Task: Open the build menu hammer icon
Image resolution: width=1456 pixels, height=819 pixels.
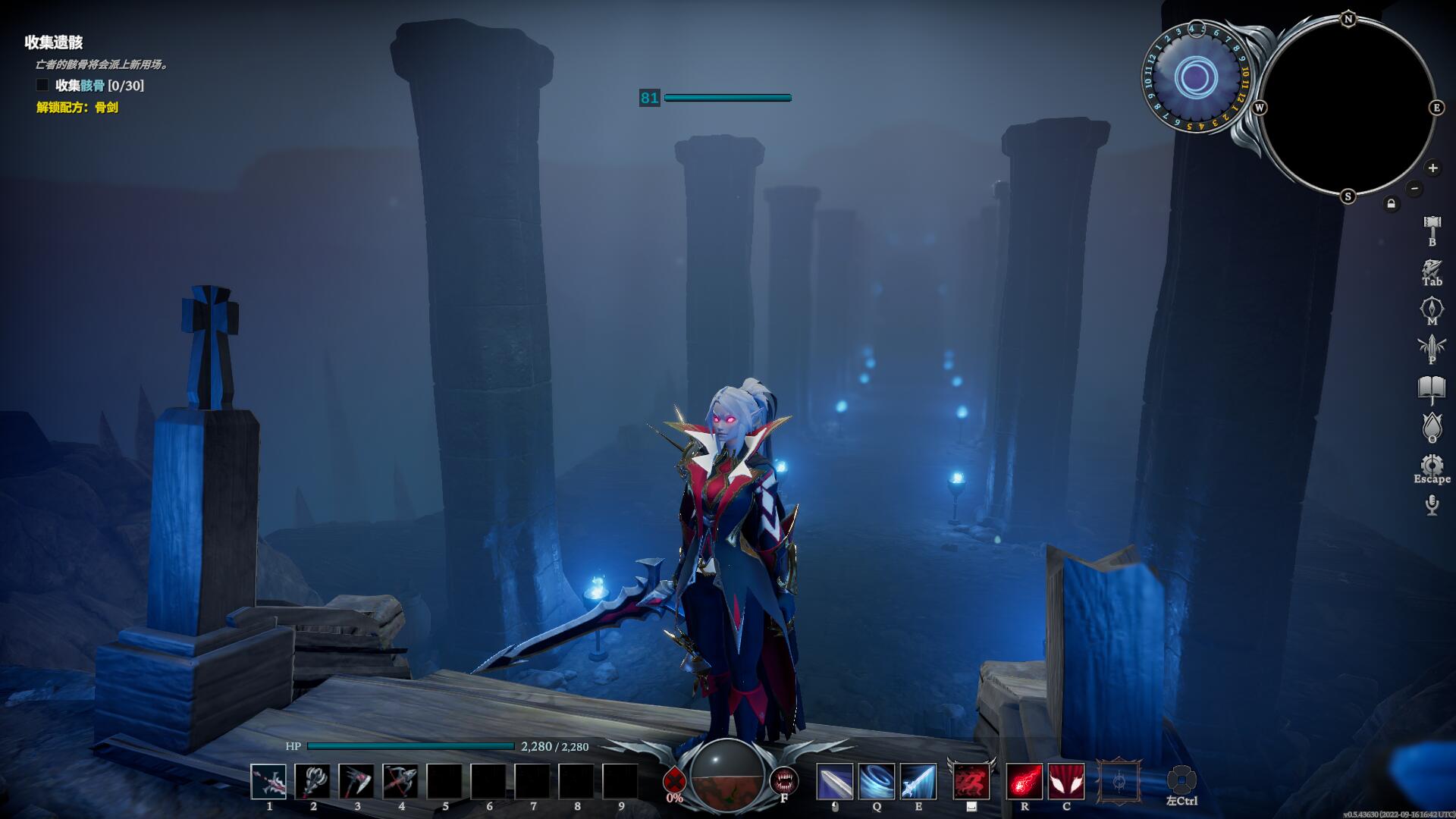Action: pyautogui.click(x=1432, y=226)
